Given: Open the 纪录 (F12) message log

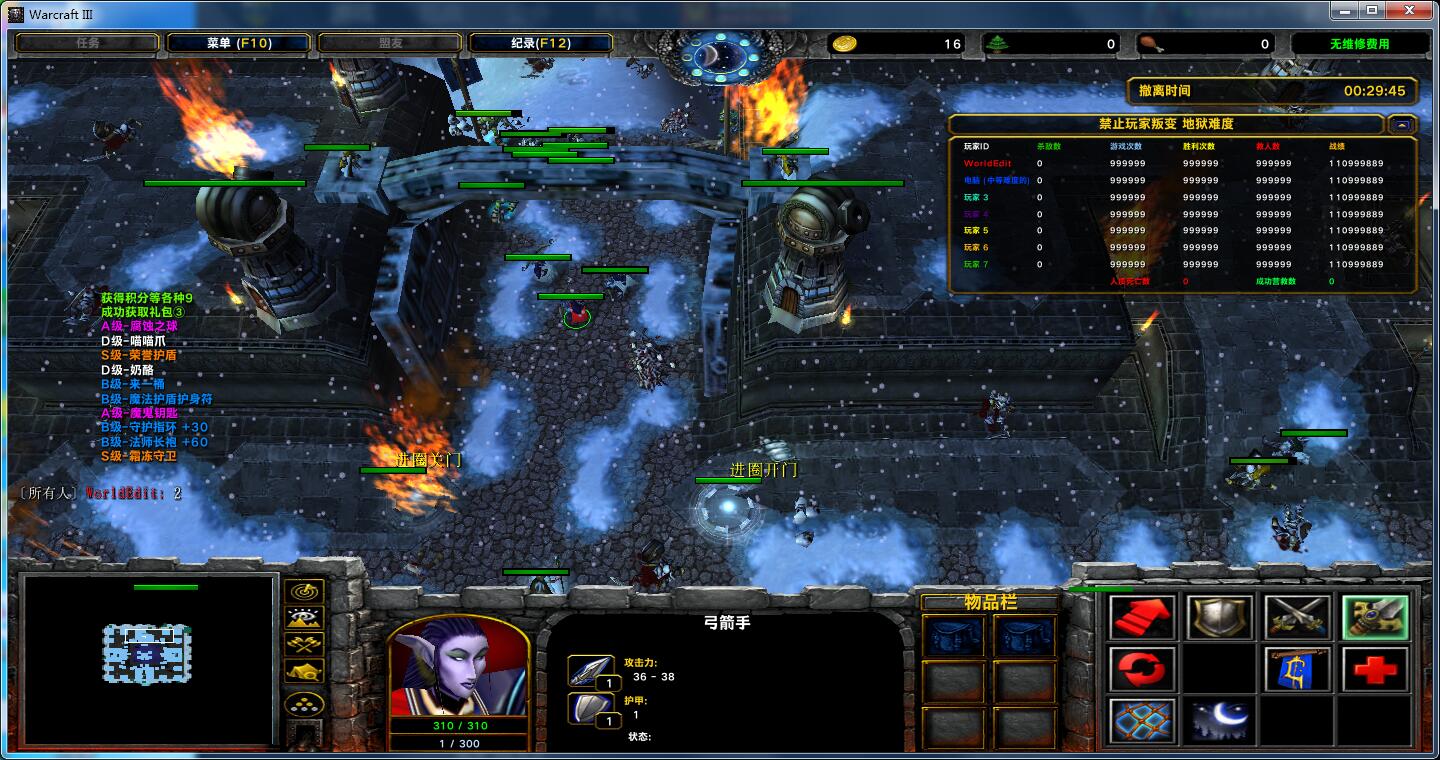Looking at the screenshot, I should (x=540, y=43).
